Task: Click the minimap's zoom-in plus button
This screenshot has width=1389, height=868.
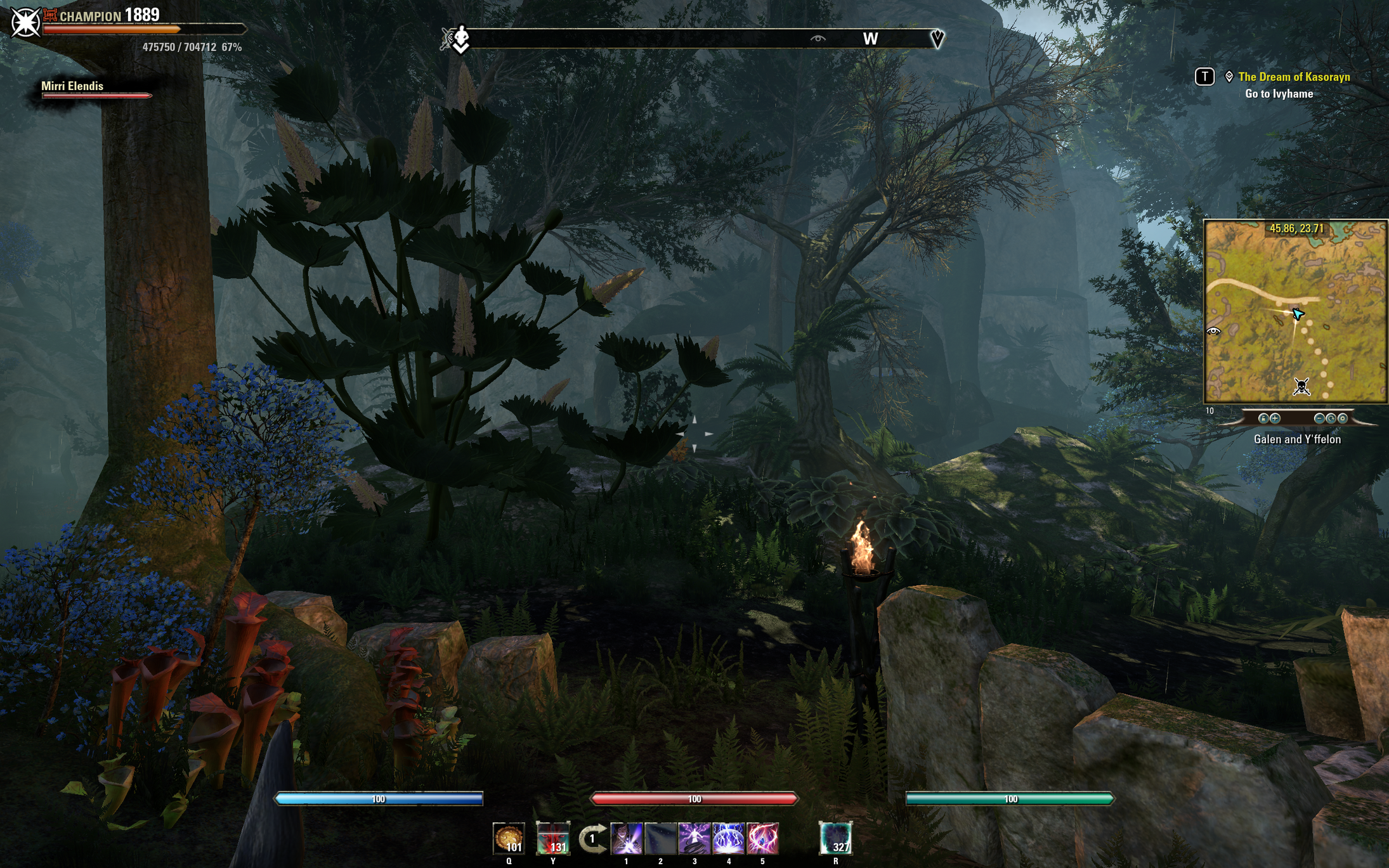Action: [x=1275, y=418]
